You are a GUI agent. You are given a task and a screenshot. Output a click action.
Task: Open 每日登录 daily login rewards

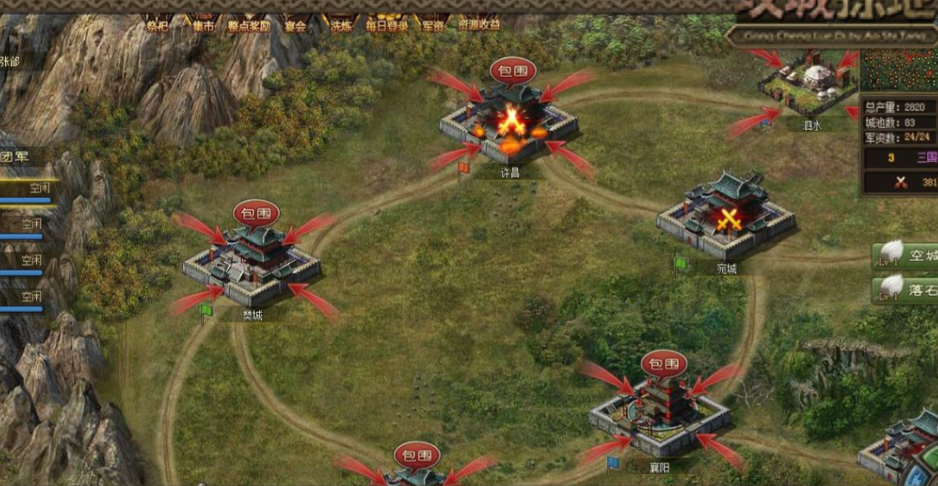click(x=384, y=25)
